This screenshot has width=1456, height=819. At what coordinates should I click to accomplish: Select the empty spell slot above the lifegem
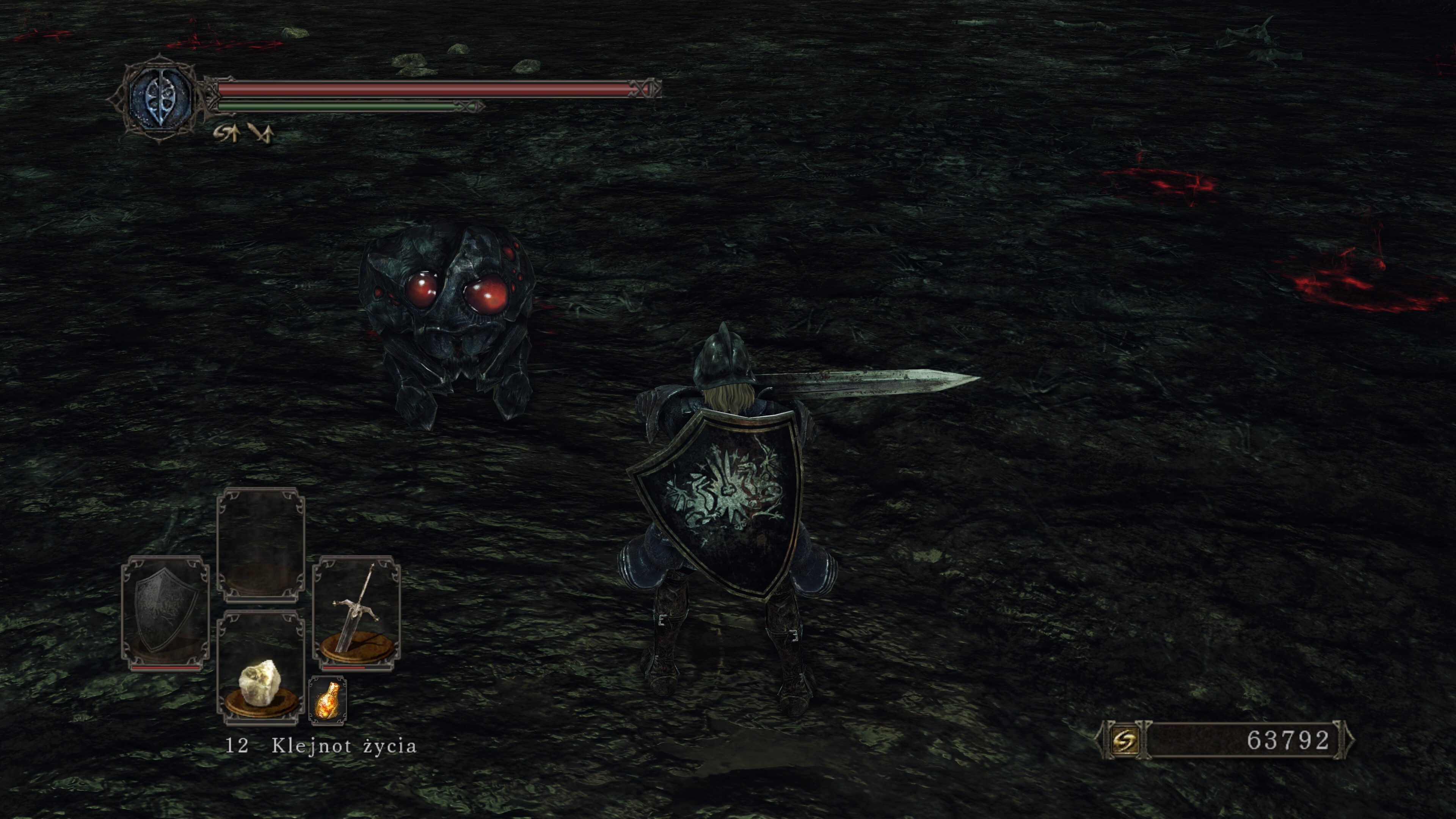[x=260, y=545]
